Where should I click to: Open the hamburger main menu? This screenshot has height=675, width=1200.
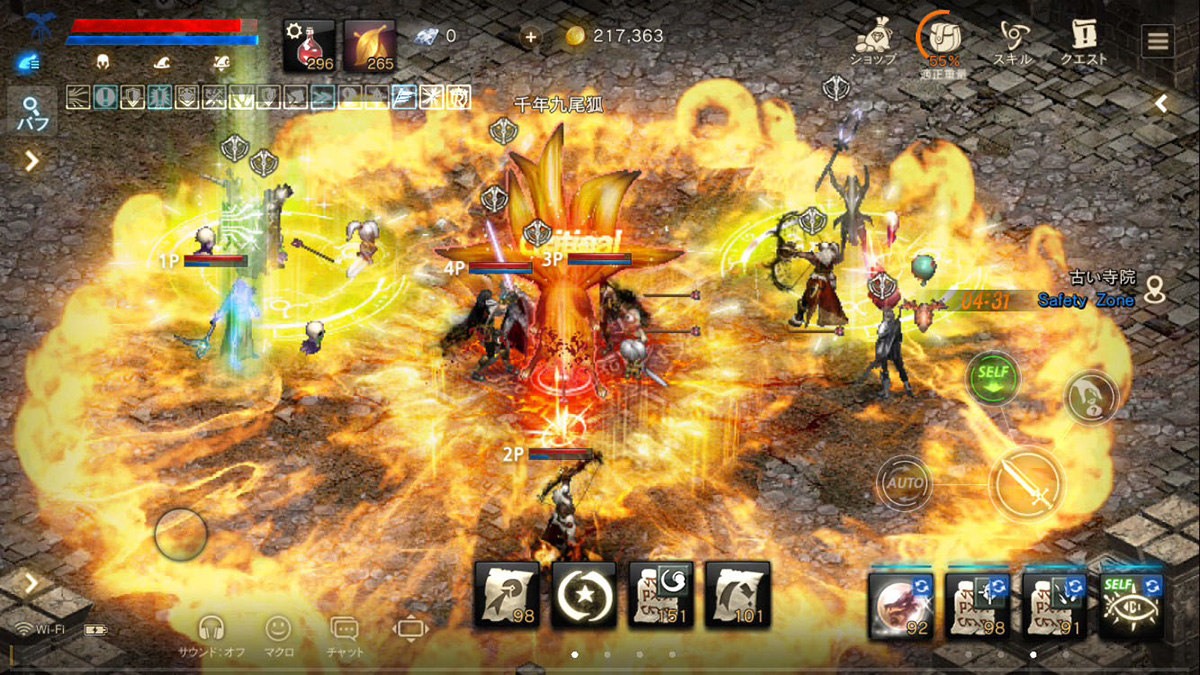1158,42
